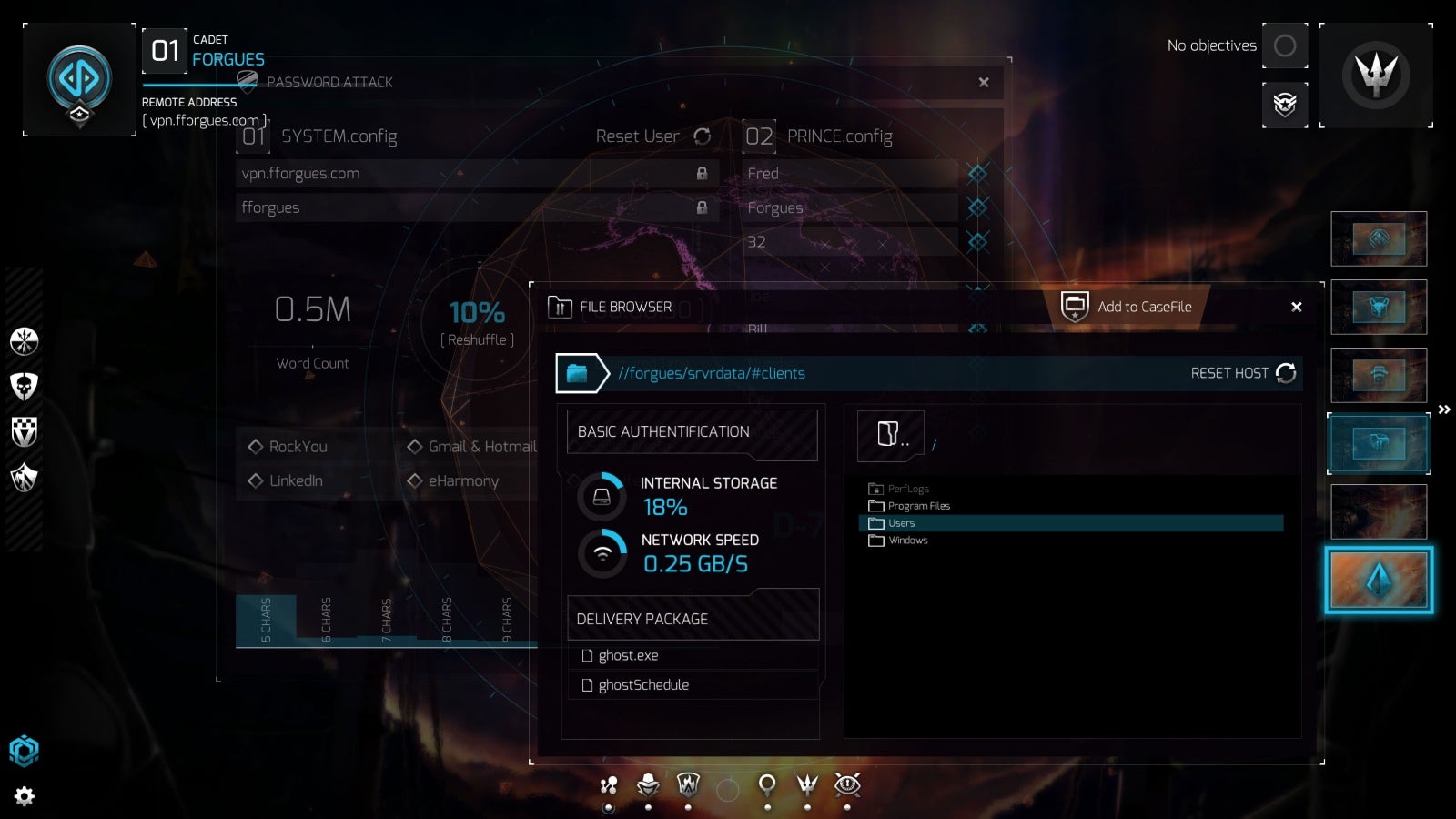
Task: Select the crossed-swords eye icon in the bottom toolbar
Action: coord(848,785)
